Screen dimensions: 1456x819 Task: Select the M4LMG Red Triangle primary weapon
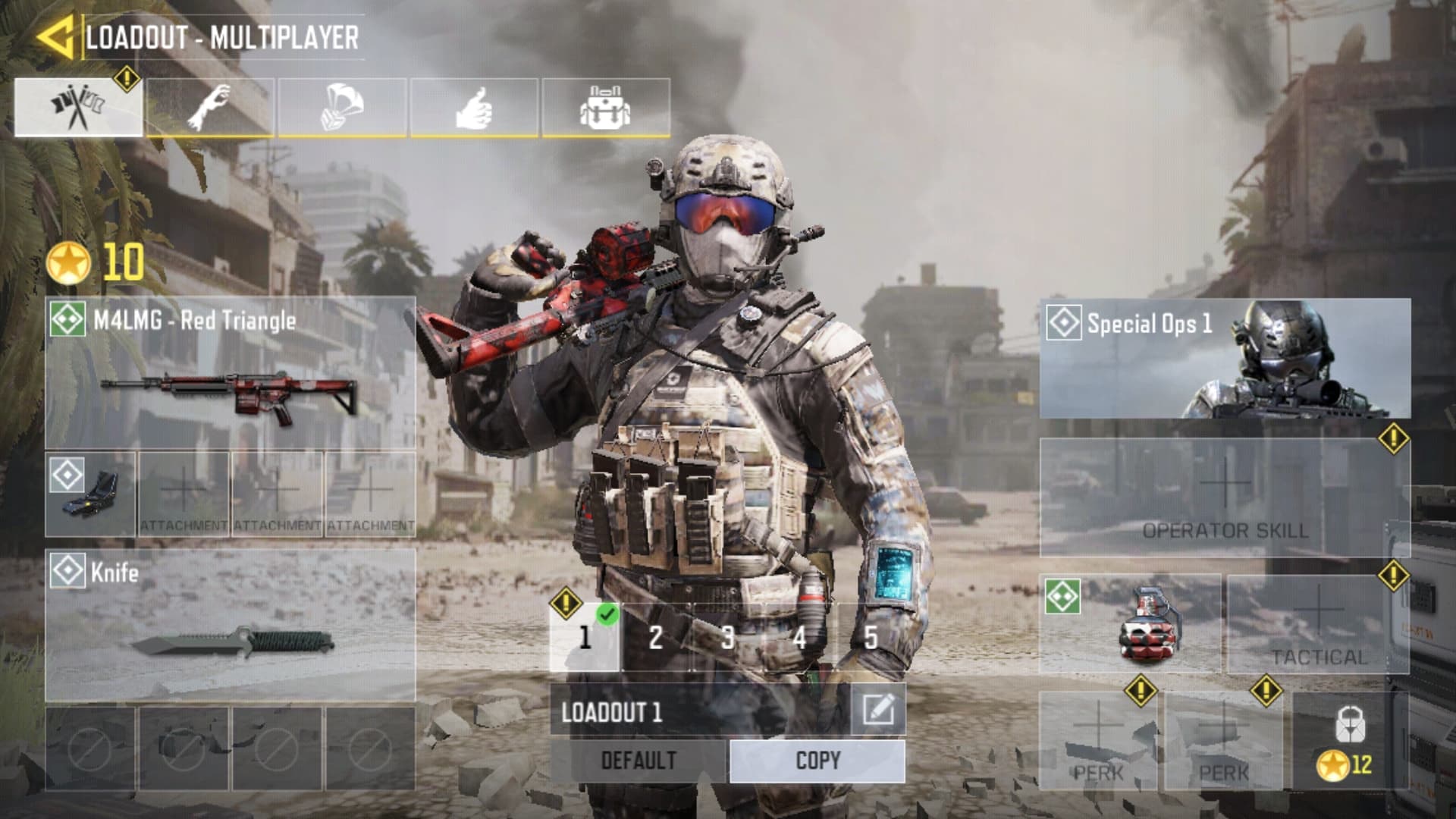230,372
